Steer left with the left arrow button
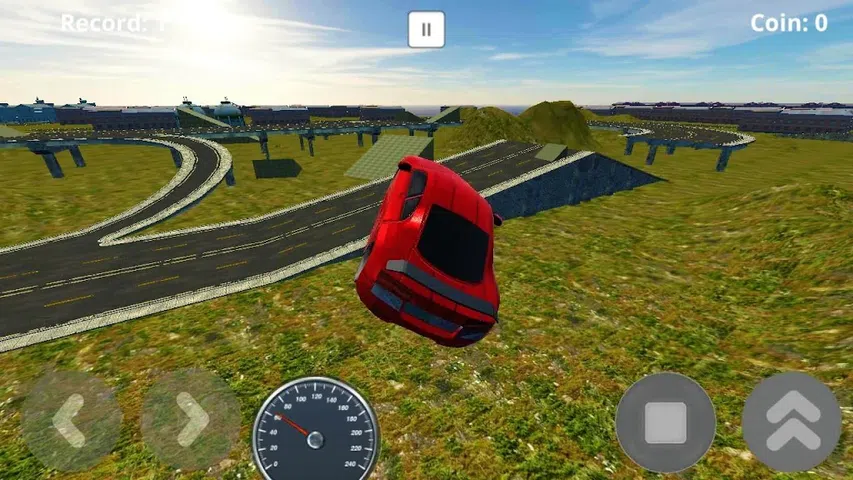The image size is (853, 480). point(70,421)
